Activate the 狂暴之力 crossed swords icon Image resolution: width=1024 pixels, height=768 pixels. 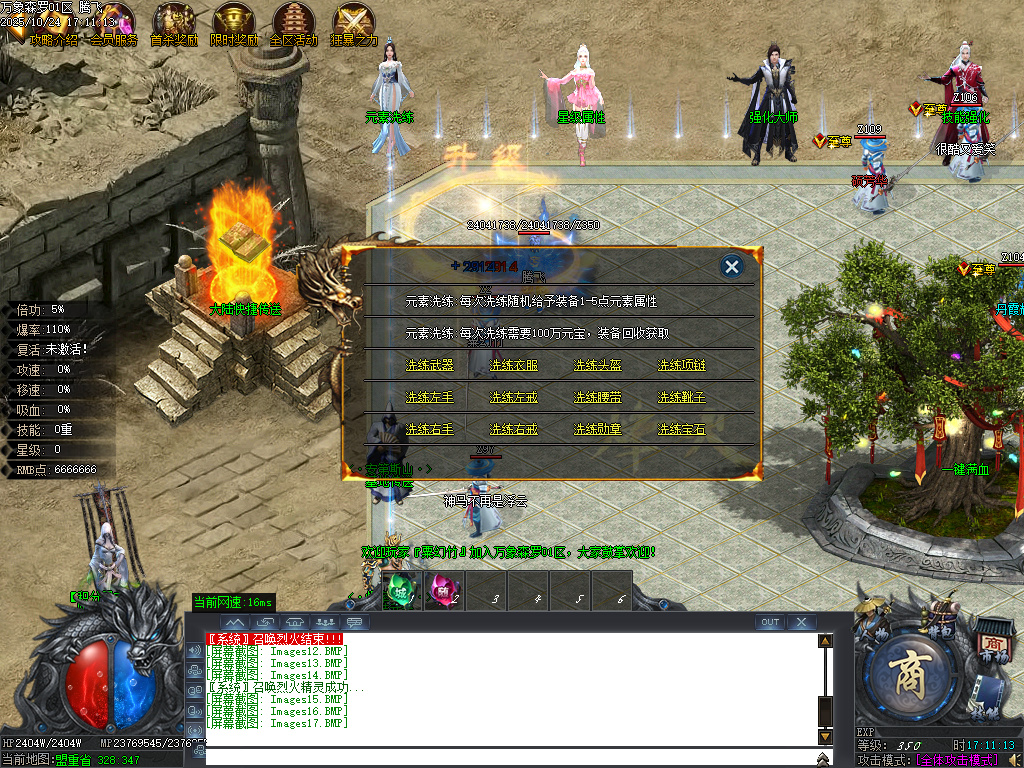[353, 22]
